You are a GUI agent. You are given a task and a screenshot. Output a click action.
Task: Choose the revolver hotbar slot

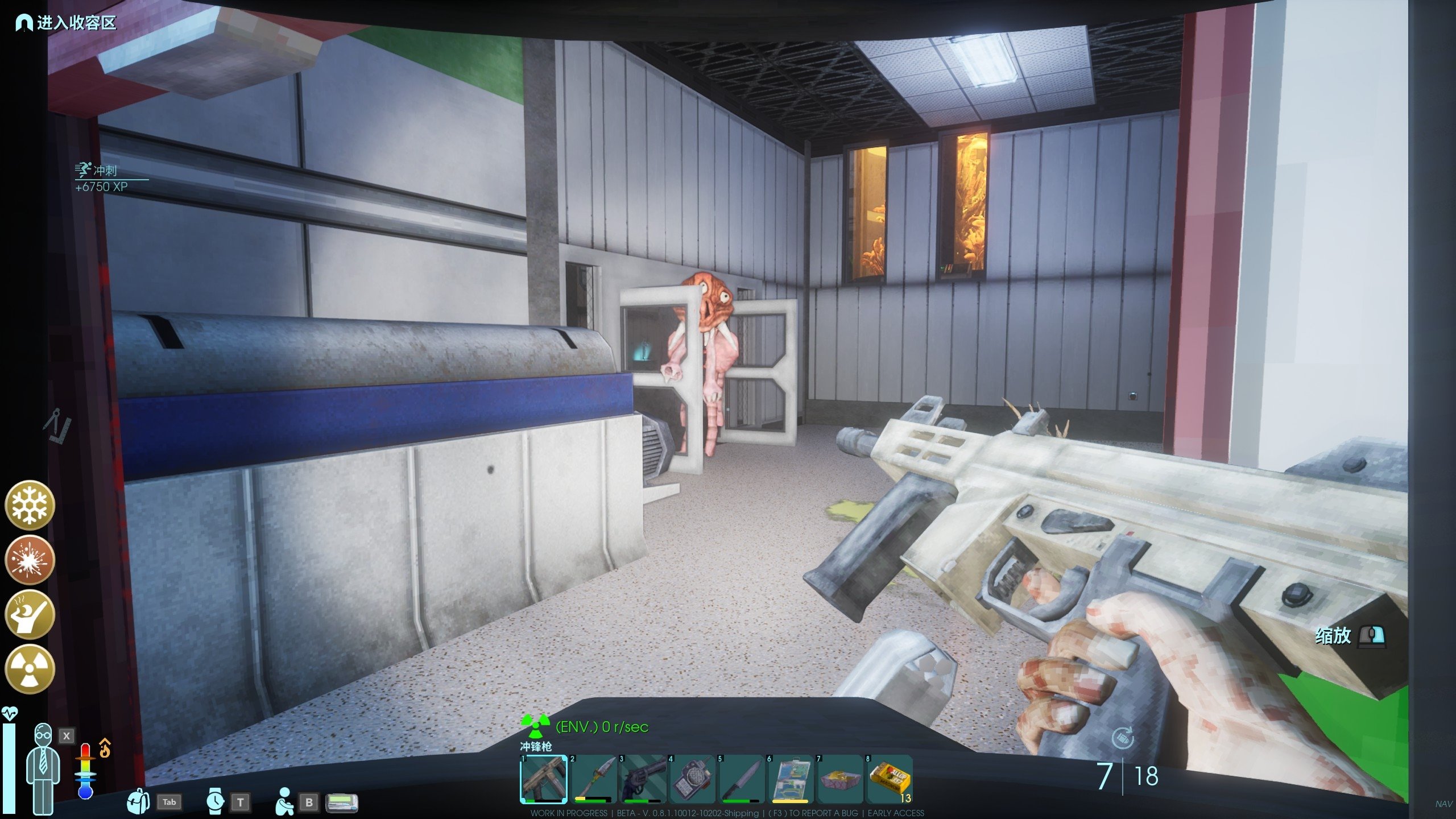tap(642, 779)
